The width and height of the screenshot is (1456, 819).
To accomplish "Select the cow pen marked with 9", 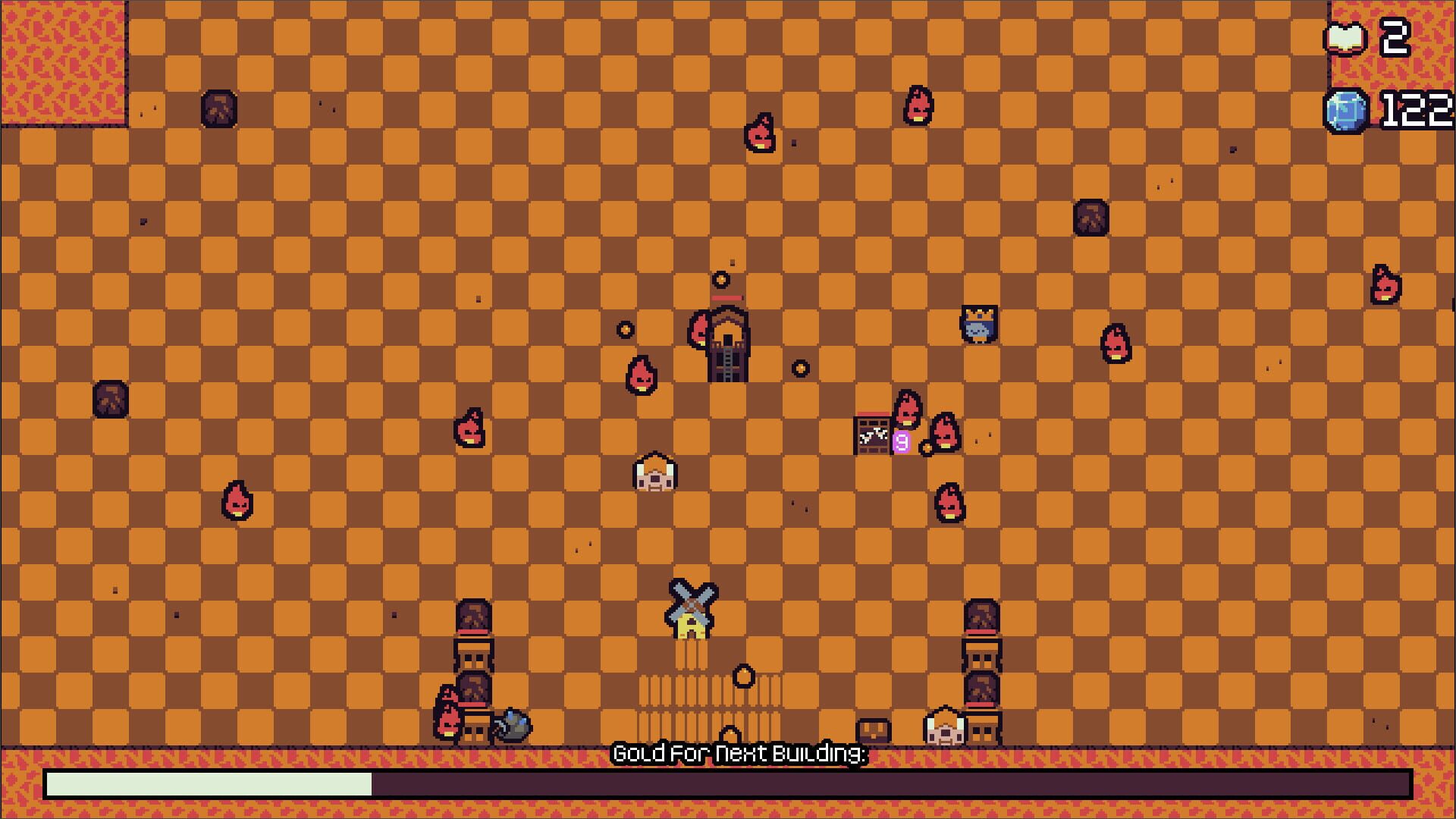I will tap(872, 434).
